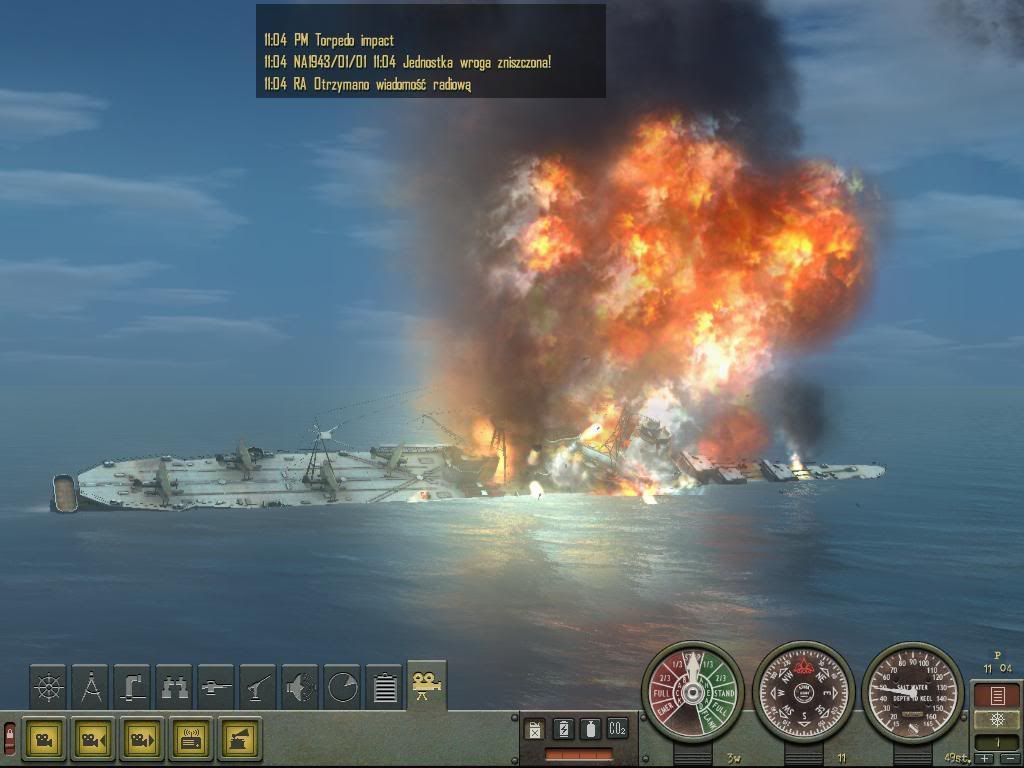The width and height of the screenshot is (1024, 768).
Task: Switch to the periscope station tab
Action: point(133,688)
